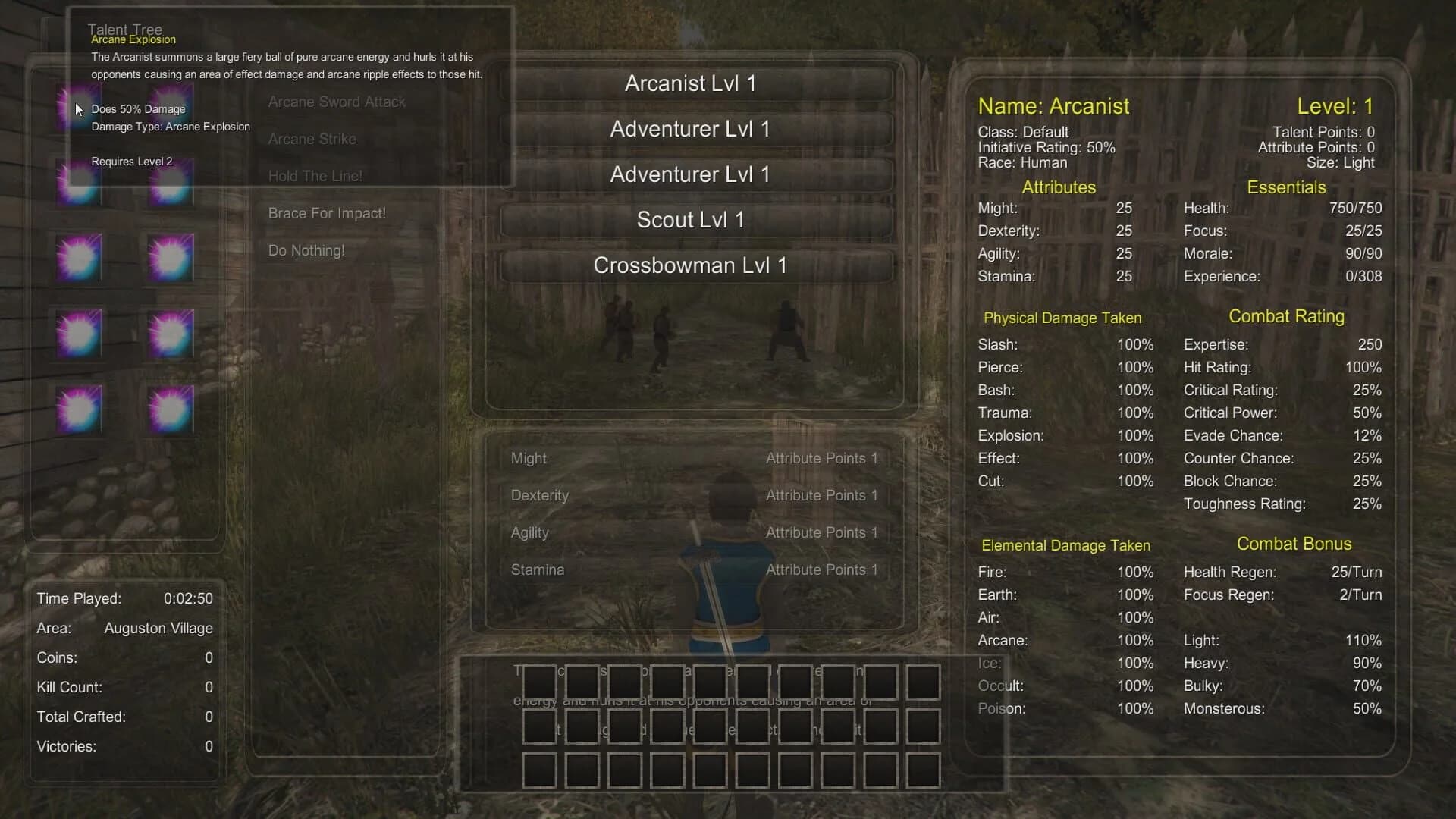This screenshot has height=819, width=1456.
Task: Click the talent icon beside Brace For Impact!
Action: 78,258
